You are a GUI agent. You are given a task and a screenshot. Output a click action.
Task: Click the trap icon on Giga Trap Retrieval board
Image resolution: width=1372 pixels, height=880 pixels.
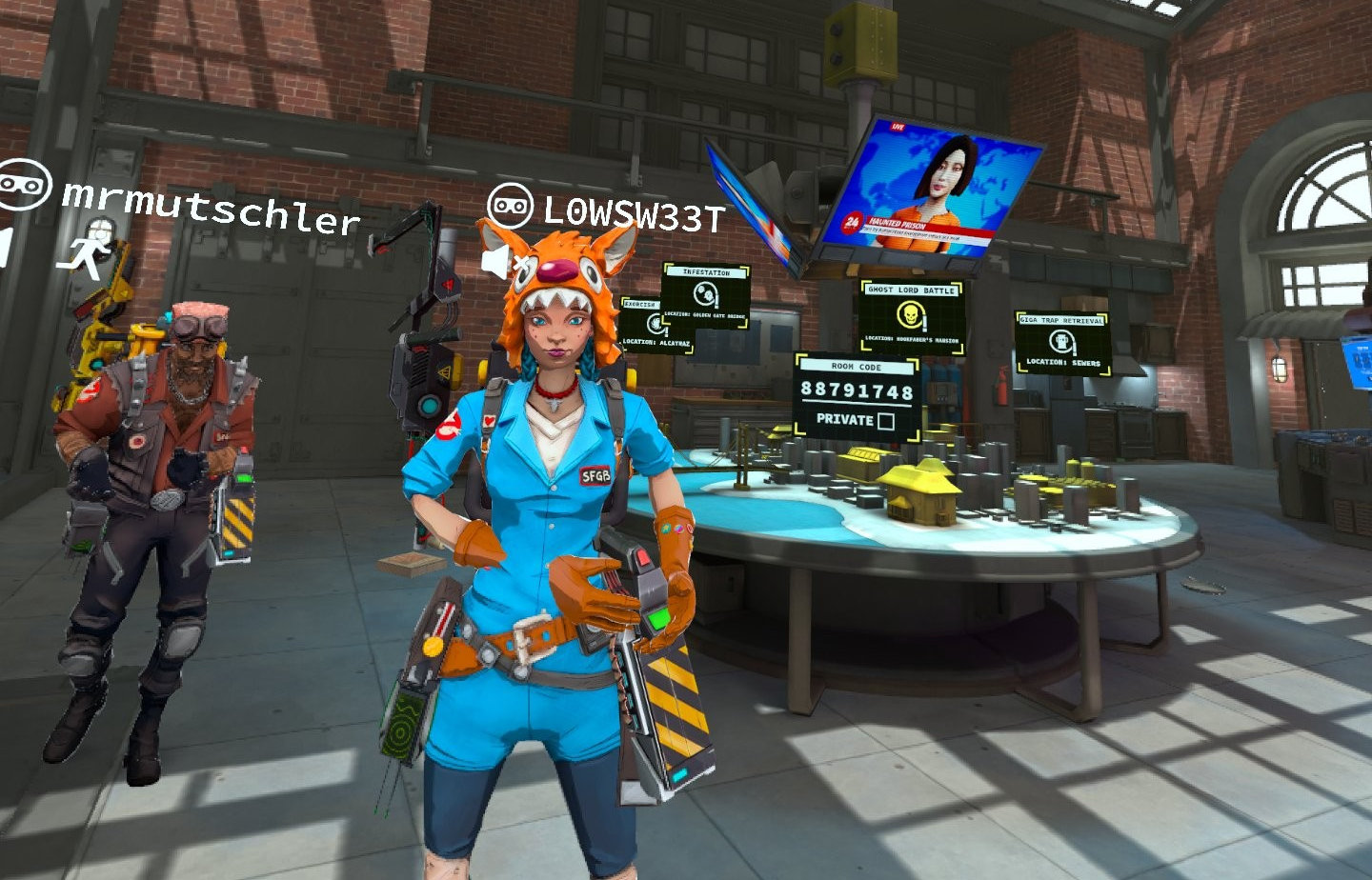click(x=1060, y=341)
